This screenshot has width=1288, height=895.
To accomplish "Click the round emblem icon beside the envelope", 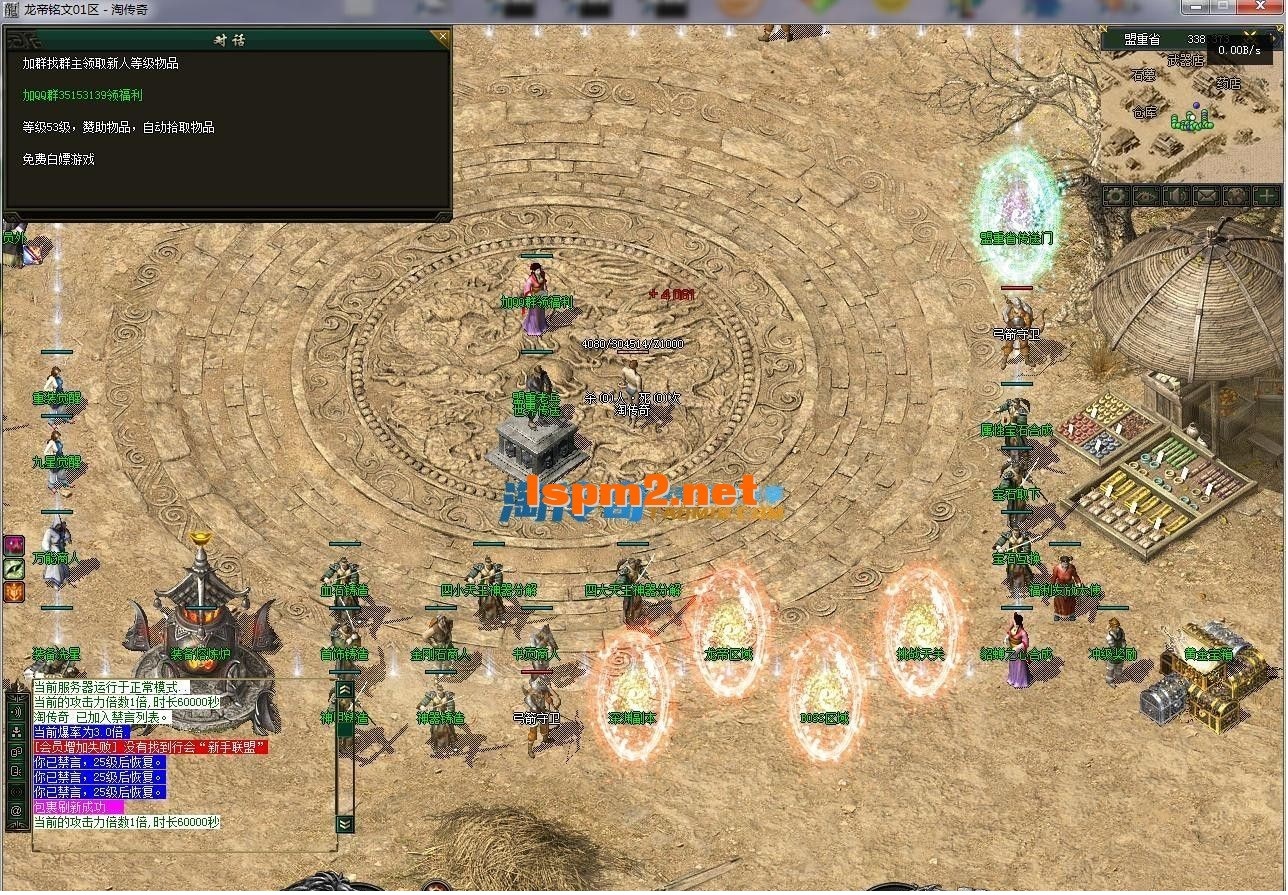I will tap(1236, 196).
